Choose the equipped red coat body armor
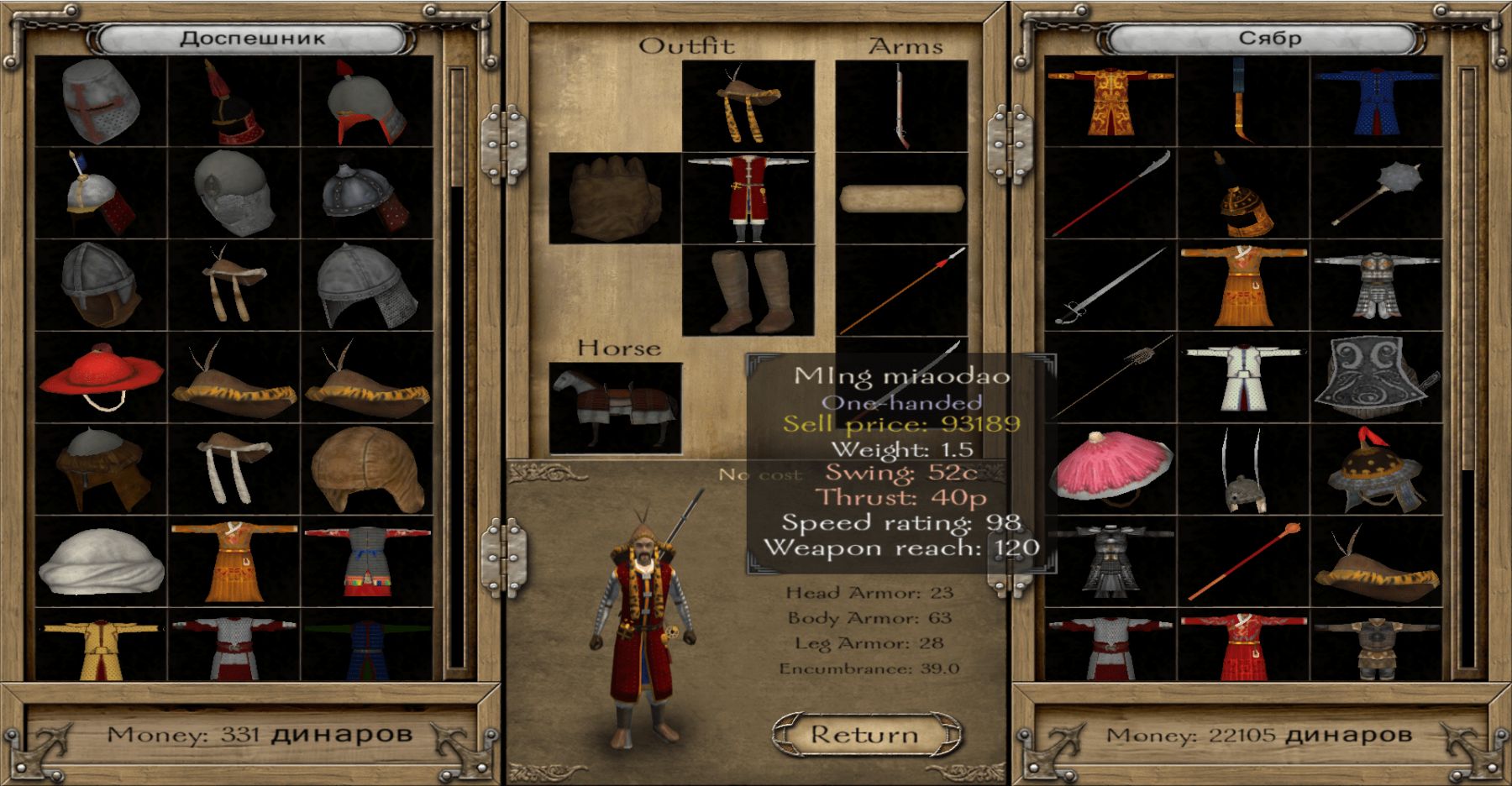The image size is (1512, 786). tap(748, 198)
